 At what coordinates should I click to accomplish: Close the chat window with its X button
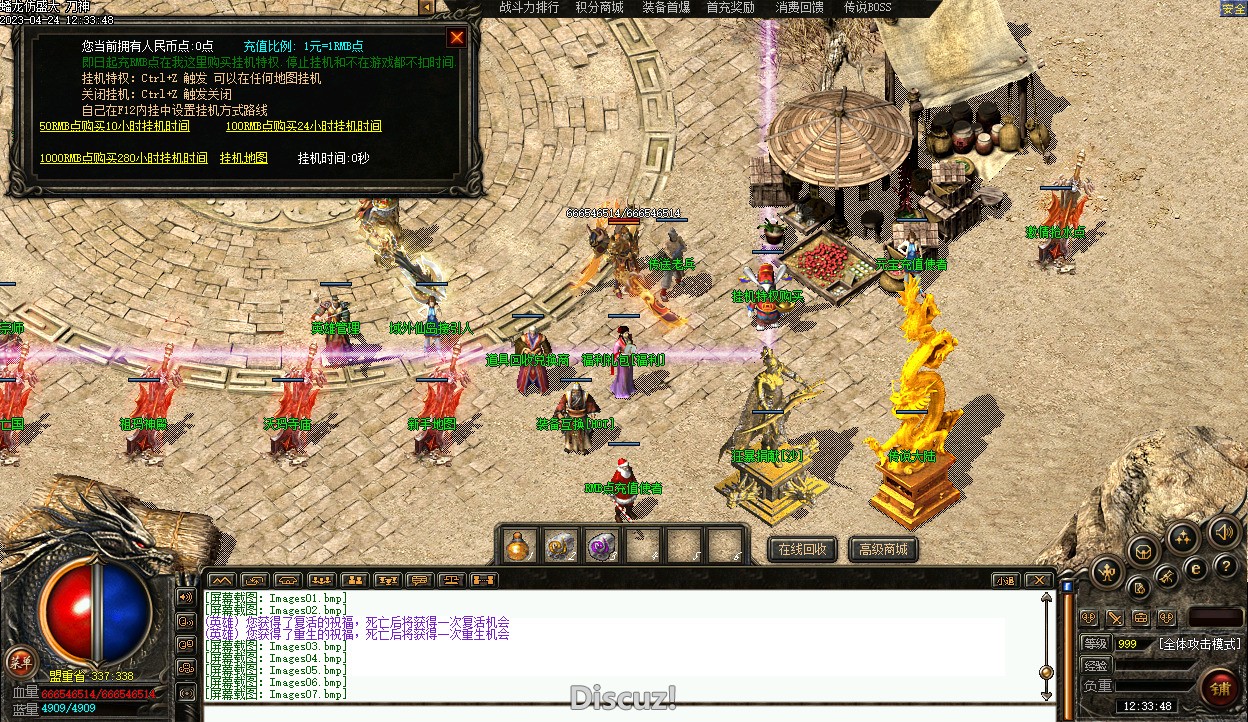[1039, 580]
